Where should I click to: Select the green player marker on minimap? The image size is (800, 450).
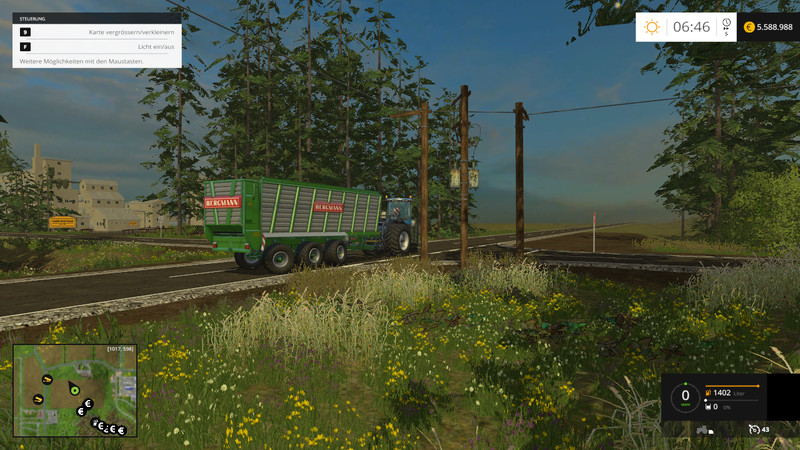coord(73,388)
